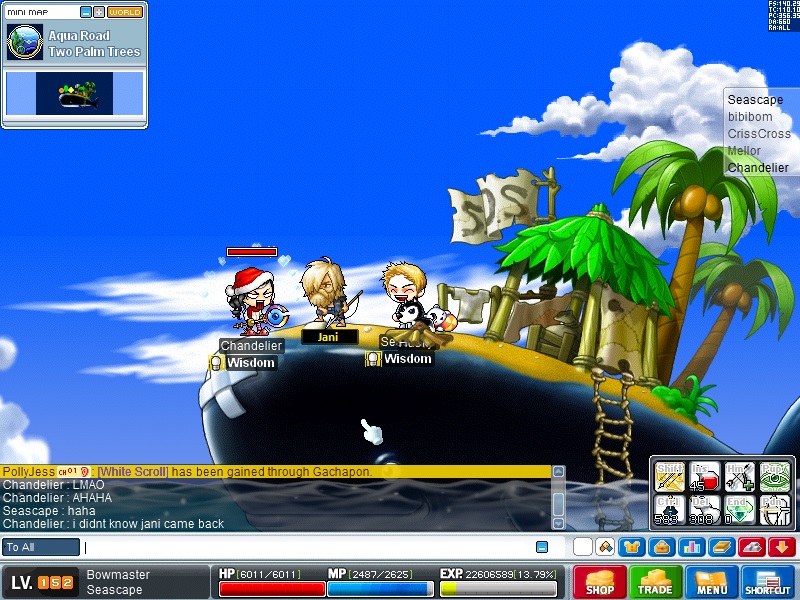Open the Cash Shop button
Viewport: 800px width, 600px height.
[600, 582]
